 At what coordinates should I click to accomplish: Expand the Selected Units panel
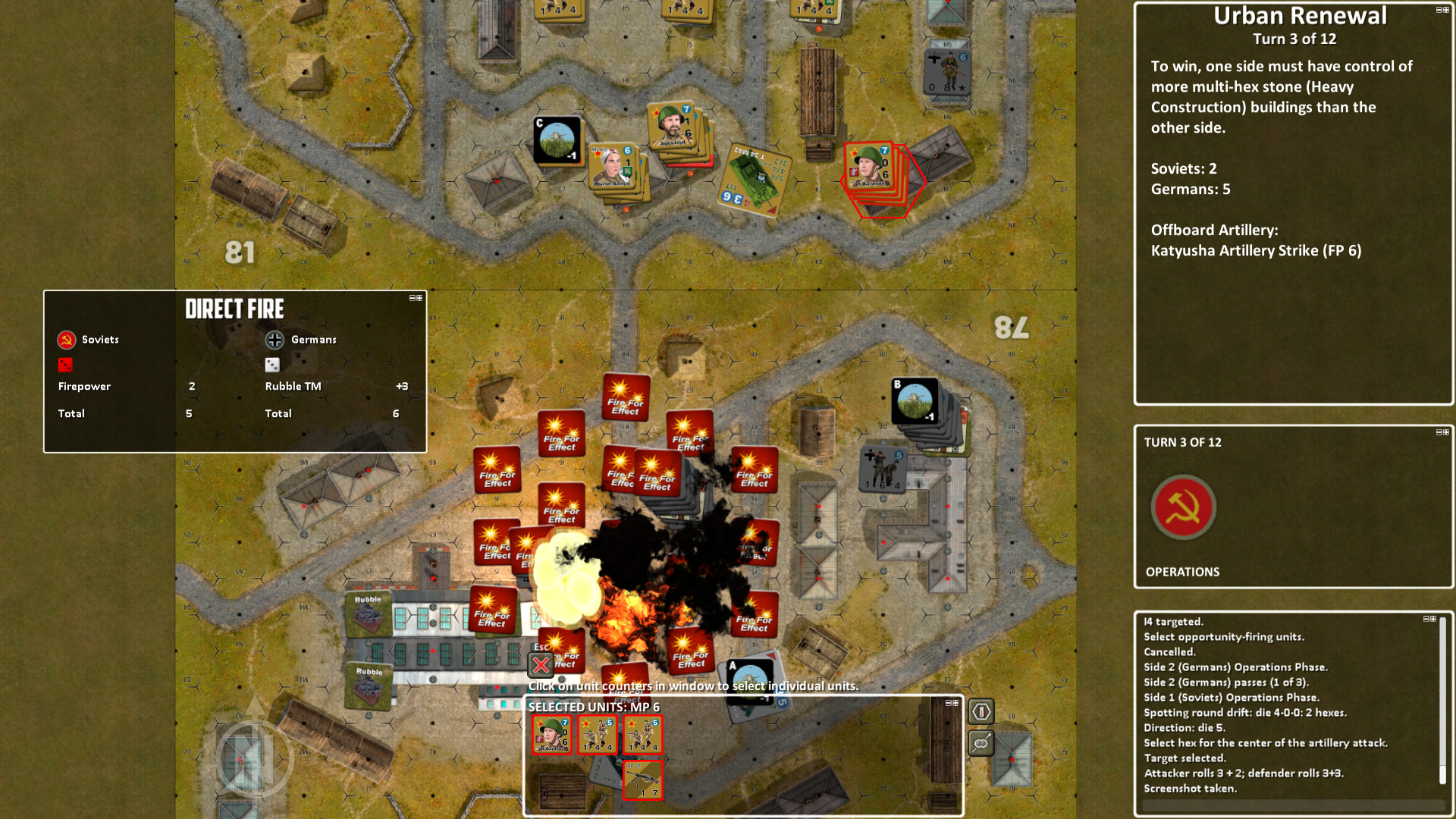[954, 704]
